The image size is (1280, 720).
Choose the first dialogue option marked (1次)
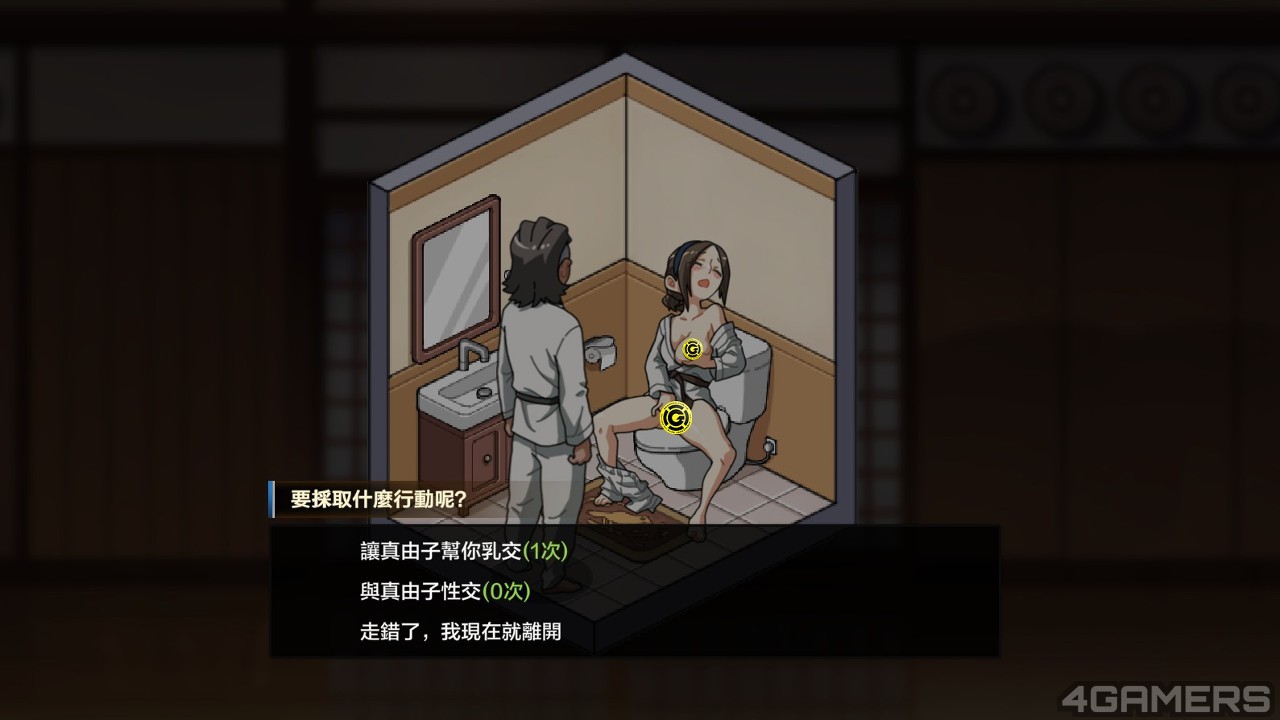click(464, 551)
